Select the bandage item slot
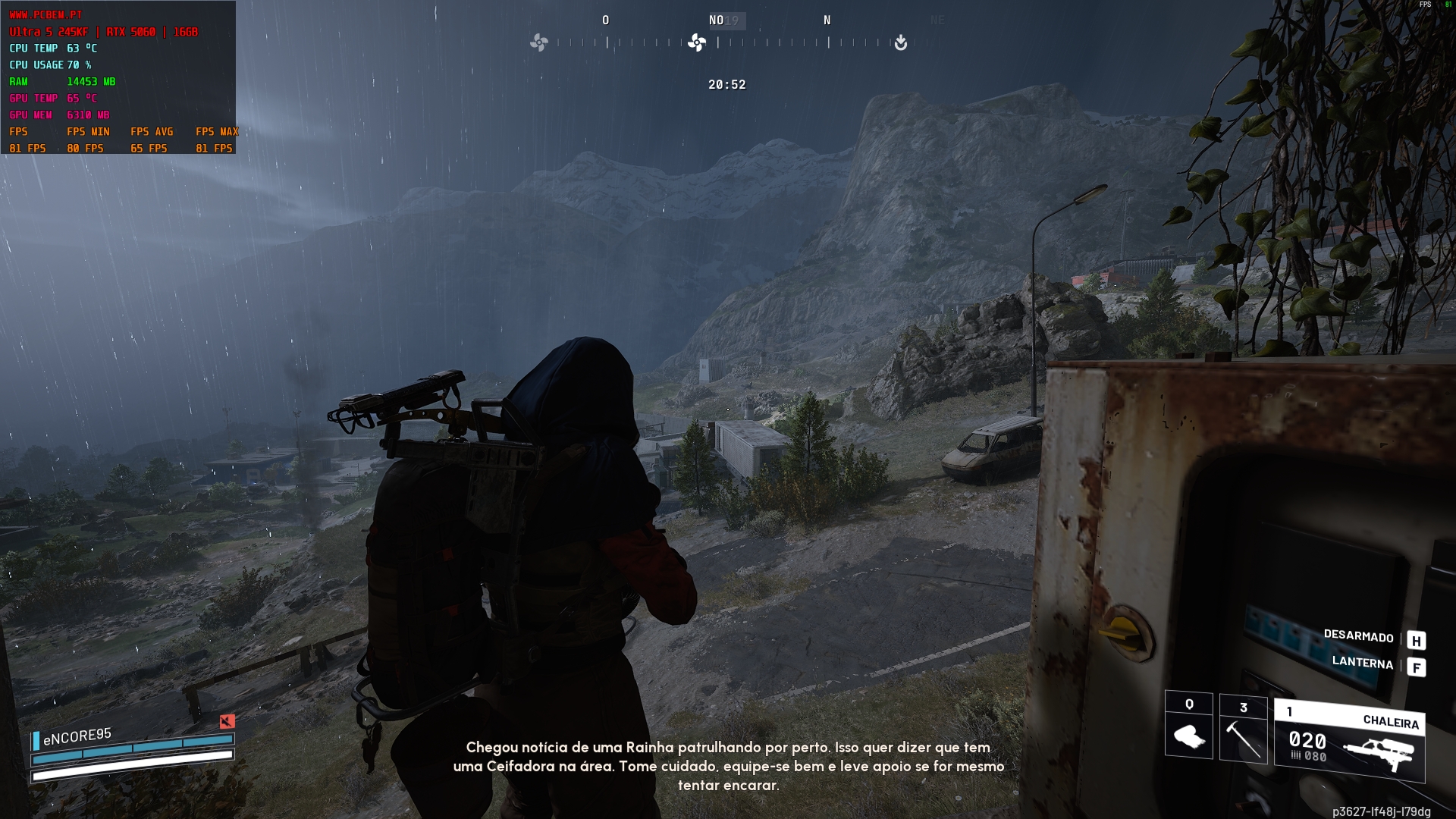Screen dimensions: 1456x819 pos(1188,726)
